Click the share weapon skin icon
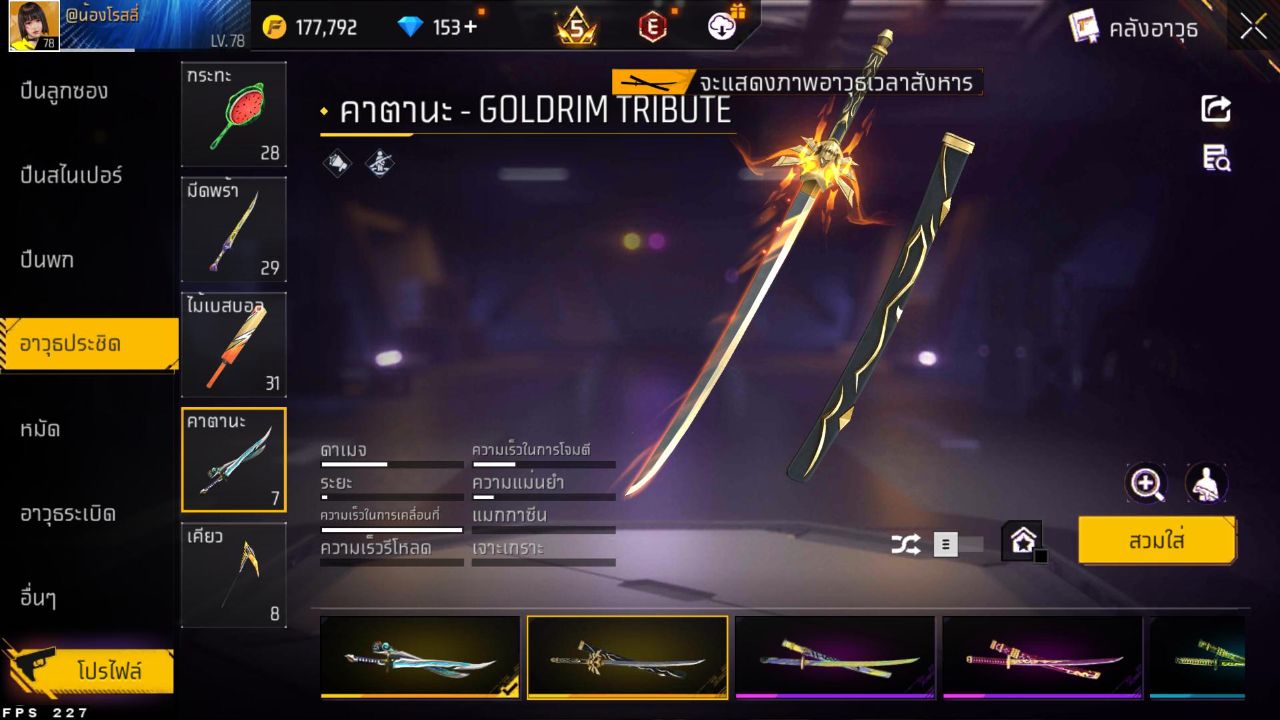This screenshot has width=1280, height=720. (1216, 109)
